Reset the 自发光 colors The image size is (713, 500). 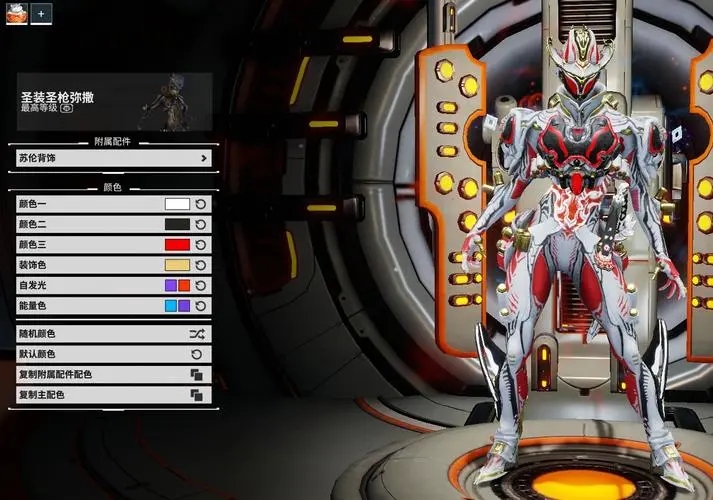click(200, 286)
